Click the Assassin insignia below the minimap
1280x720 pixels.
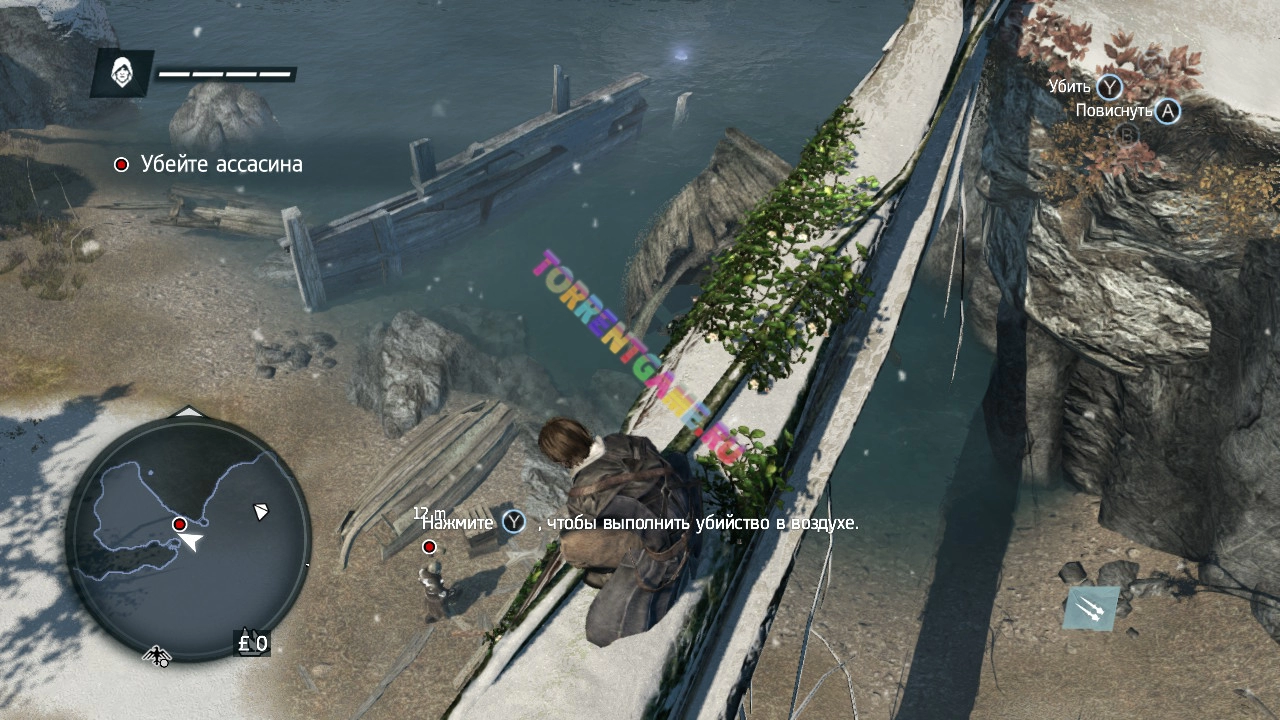pos(157,655)
